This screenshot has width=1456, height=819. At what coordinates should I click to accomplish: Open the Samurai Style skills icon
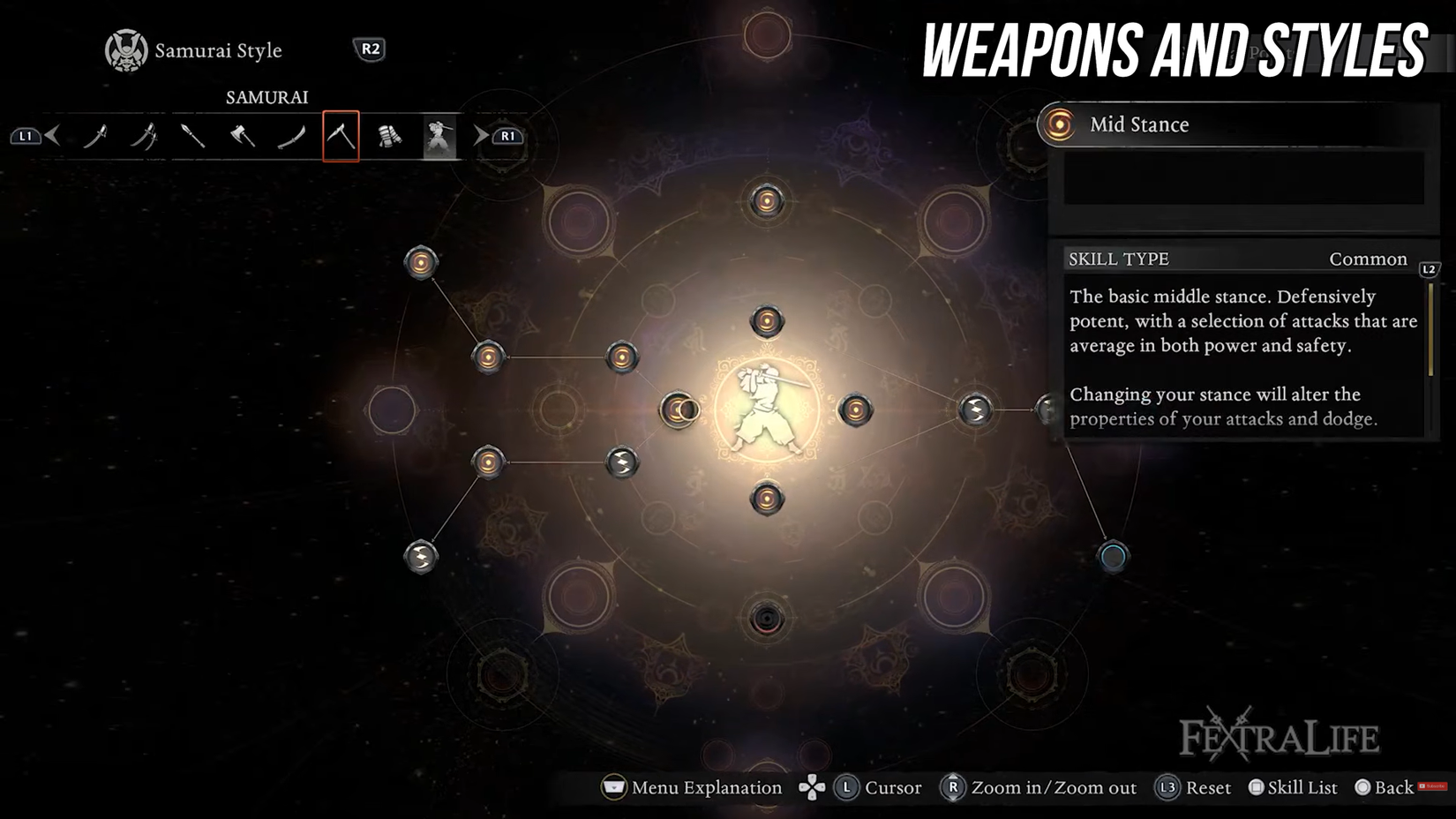[x=439, y=137]
